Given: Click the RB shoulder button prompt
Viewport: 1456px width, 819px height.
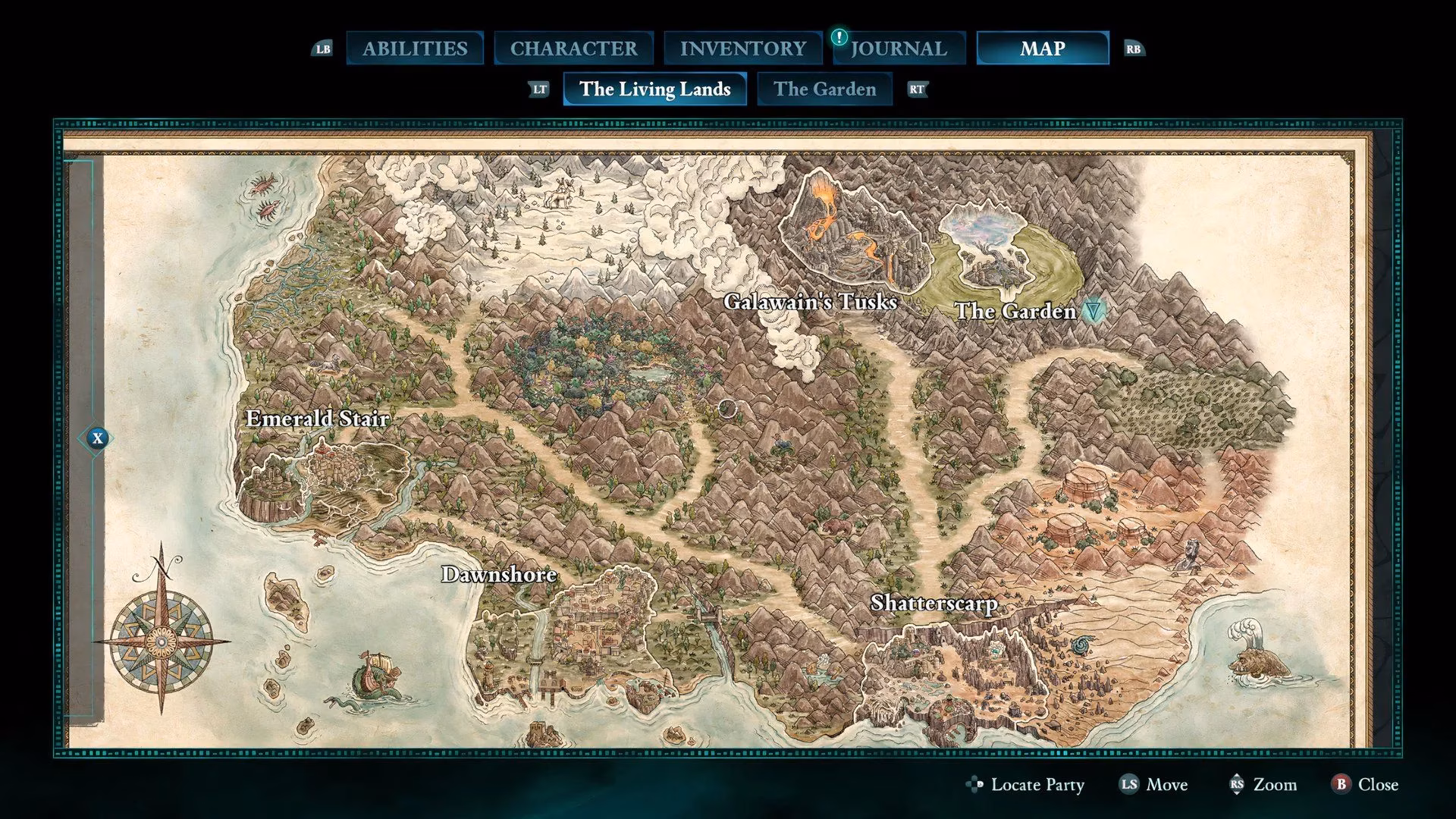Looking at the screenshot, I should [x=1133, y=48].
